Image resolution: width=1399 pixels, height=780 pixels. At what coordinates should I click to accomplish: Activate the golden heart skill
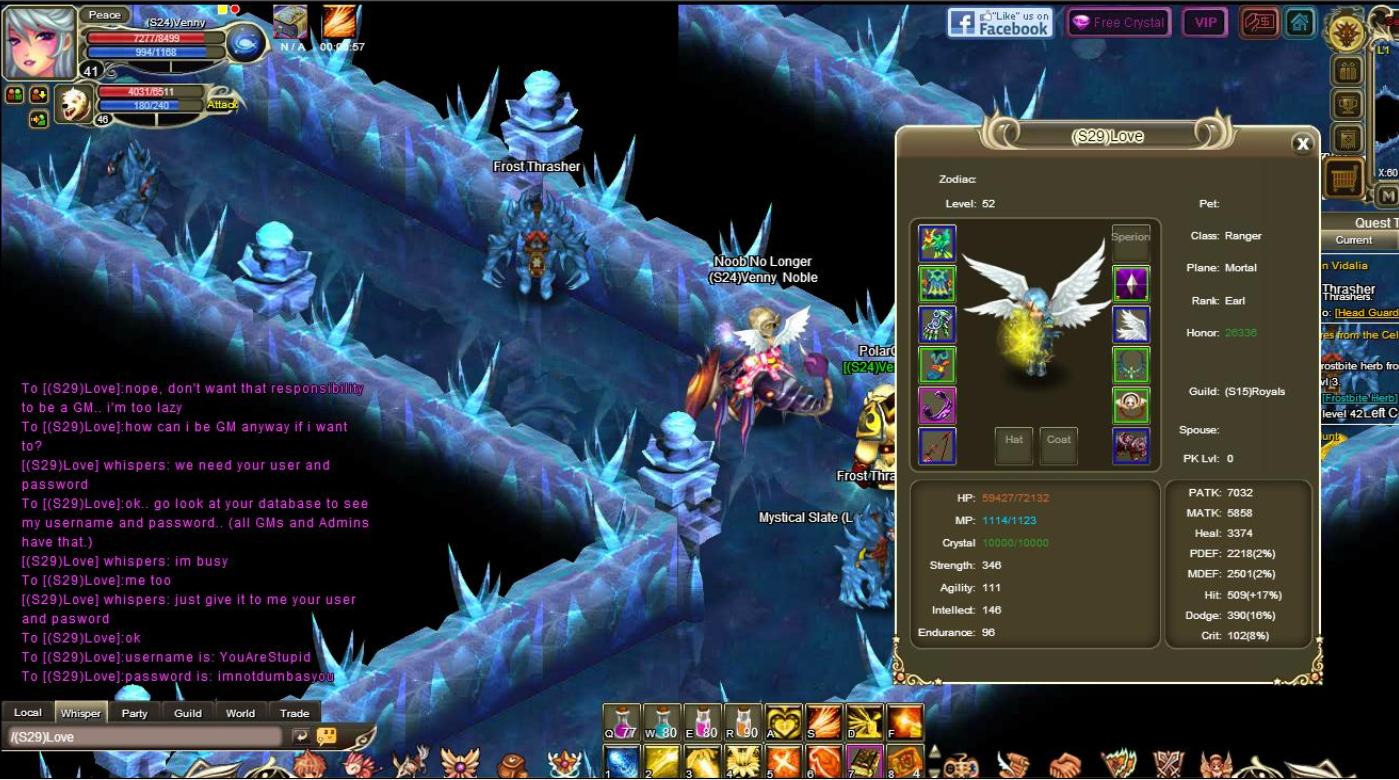(784, 723)
